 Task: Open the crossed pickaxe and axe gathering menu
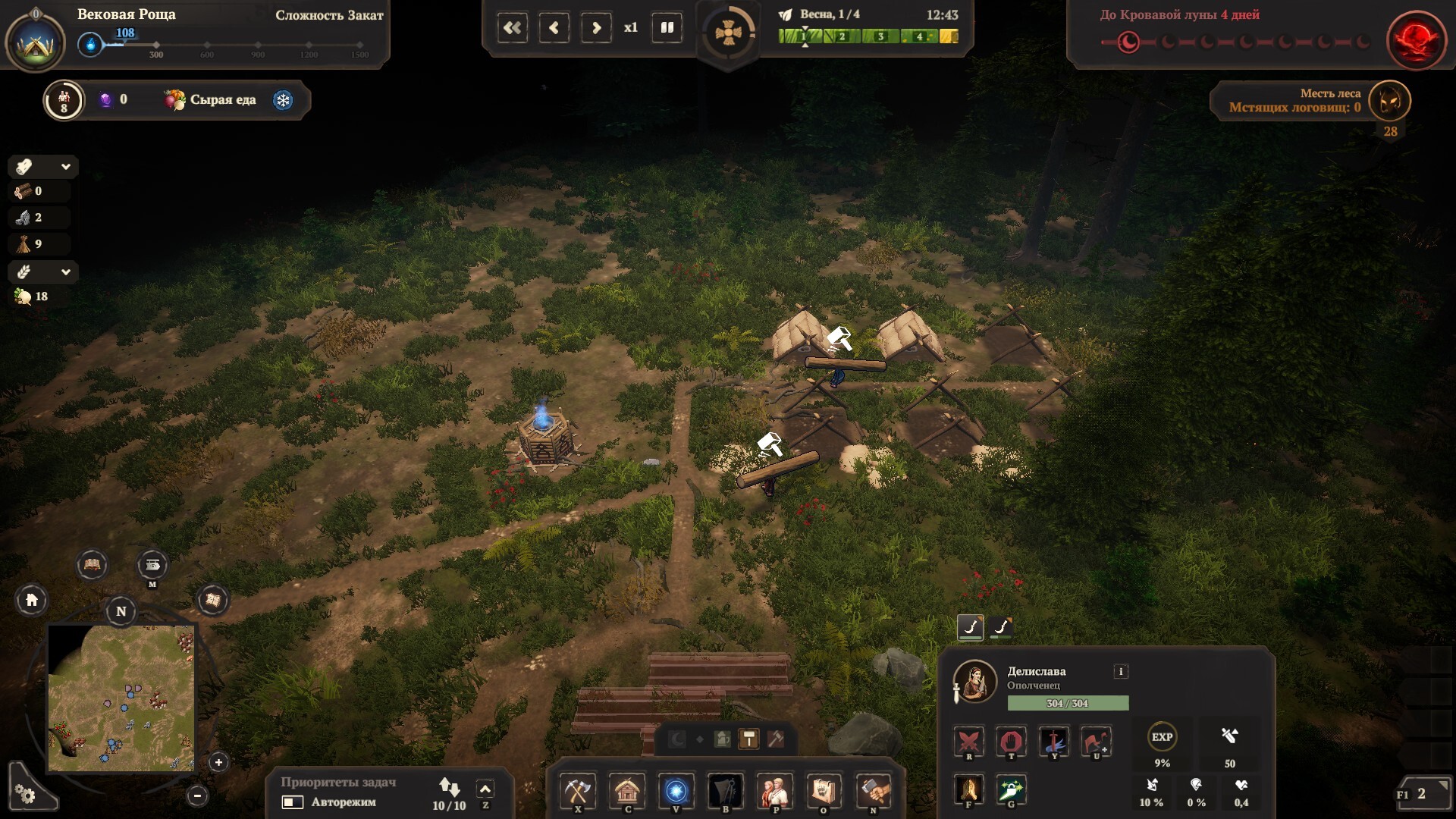tap(578, 792)
